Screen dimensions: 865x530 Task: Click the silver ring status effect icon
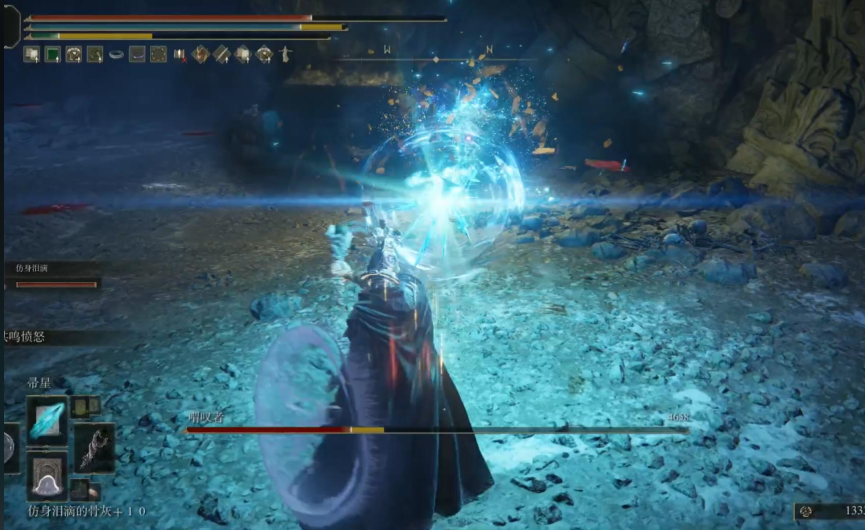[x=116, y=54]
